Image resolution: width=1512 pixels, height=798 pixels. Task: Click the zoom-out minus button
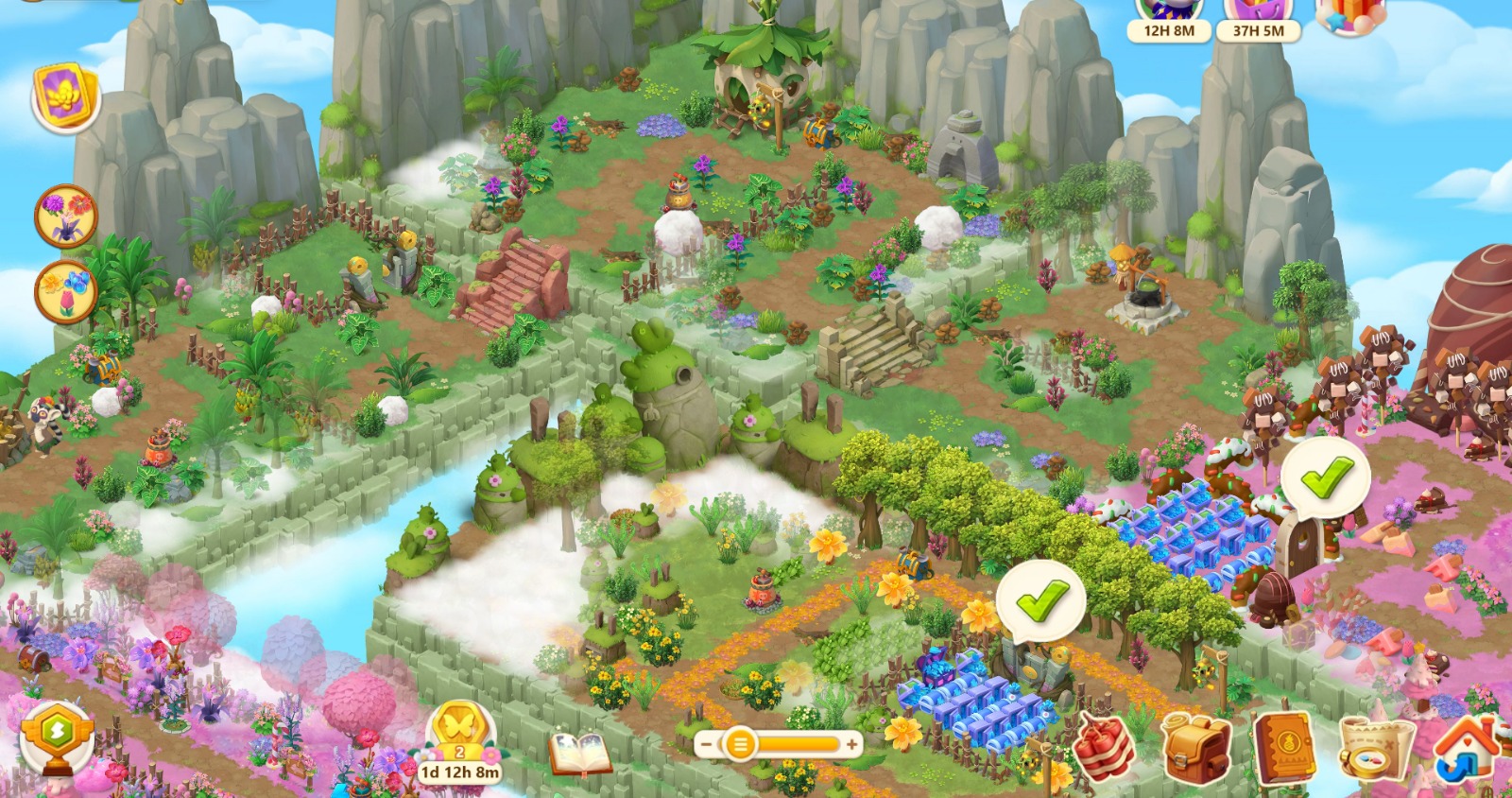705,744
